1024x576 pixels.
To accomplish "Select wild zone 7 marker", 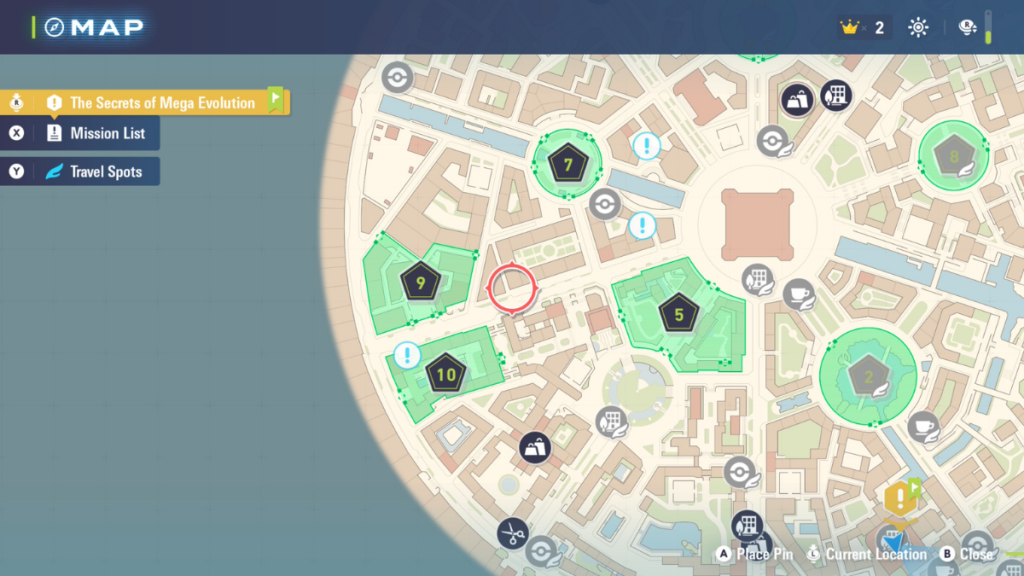I will tap(567, 163).
